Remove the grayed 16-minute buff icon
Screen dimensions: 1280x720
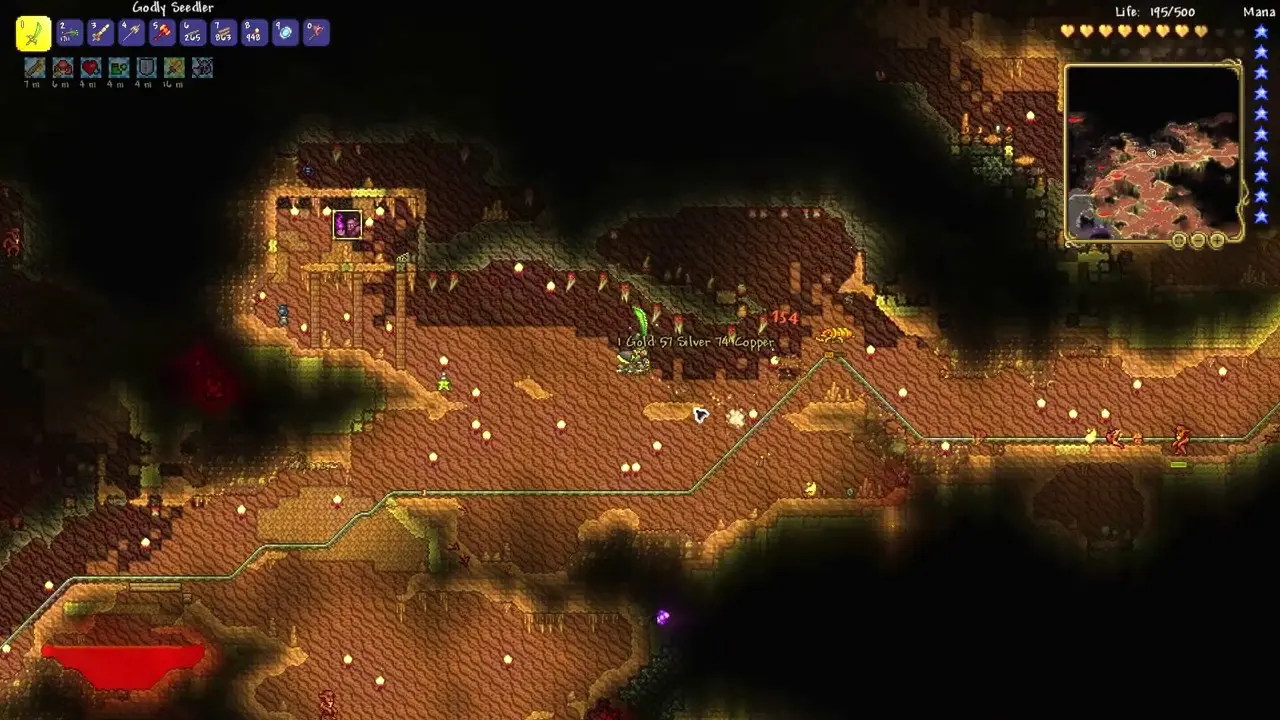pyautogui.click(x=172, y=71)
